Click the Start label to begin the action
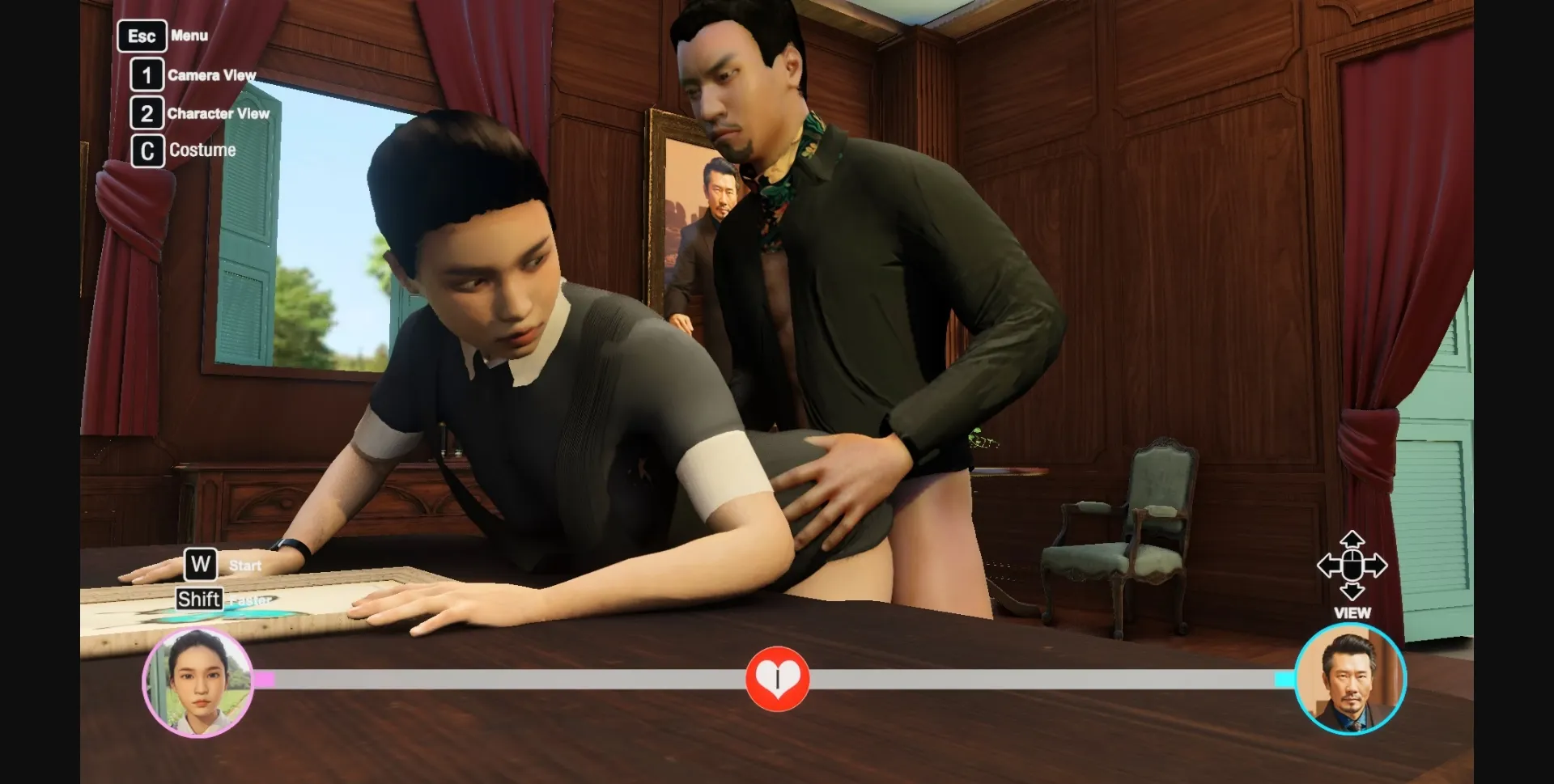This screenshot has height=784, width=1554. [244, 566]
